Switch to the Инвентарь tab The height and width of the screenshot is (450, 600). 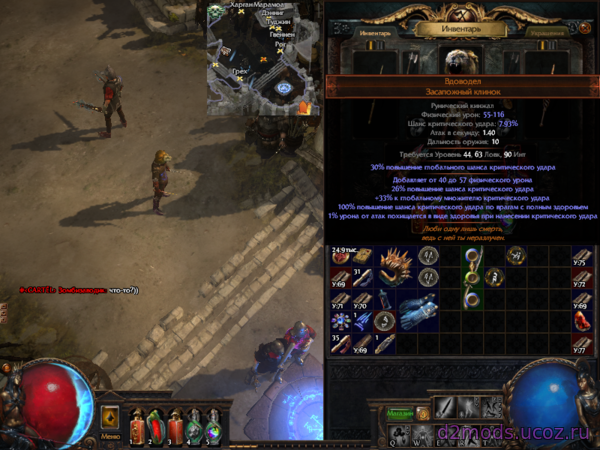tap(376, 31)
